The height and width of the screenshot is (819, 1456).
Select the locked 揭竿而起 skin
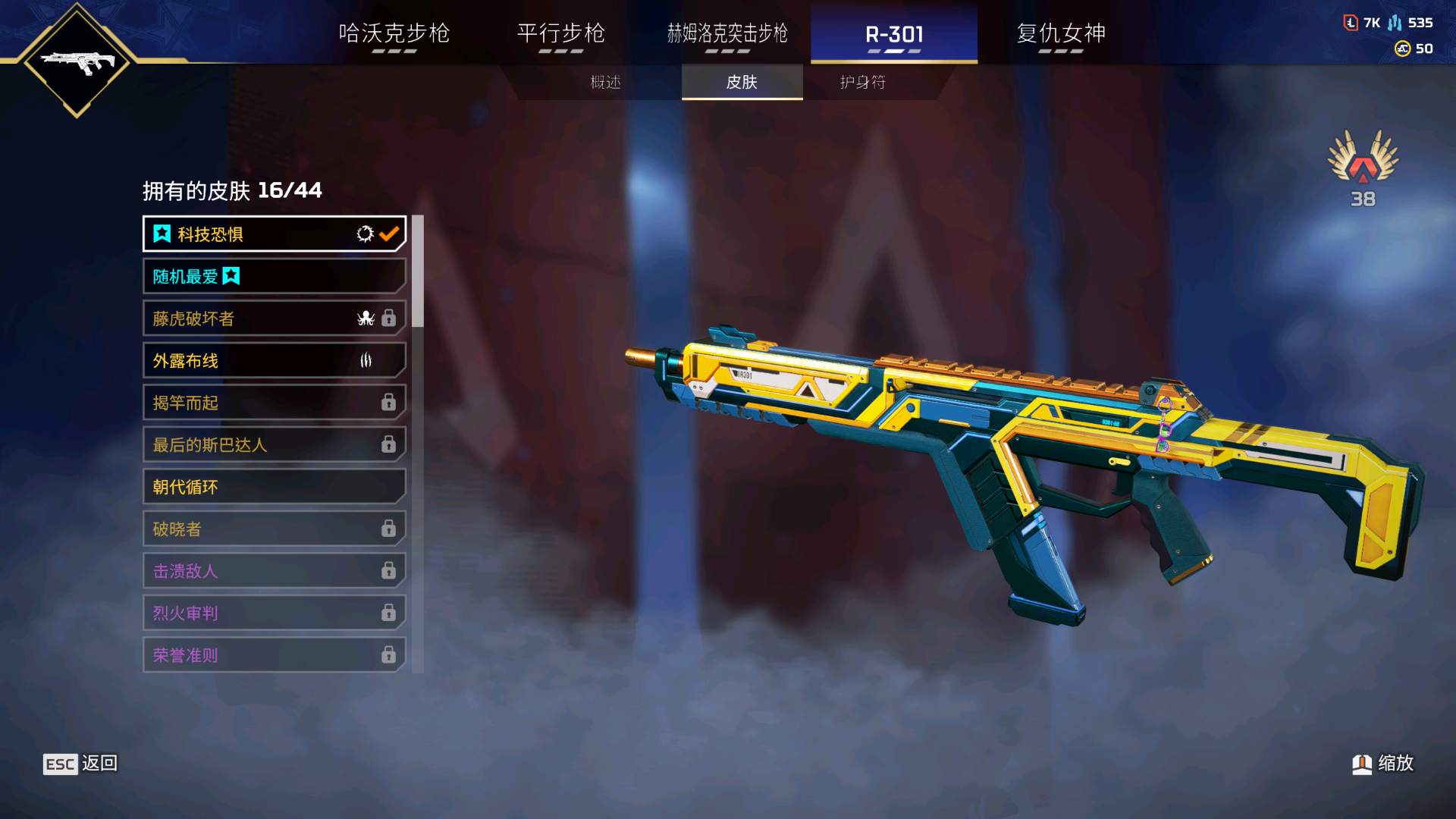pos(274,403)
